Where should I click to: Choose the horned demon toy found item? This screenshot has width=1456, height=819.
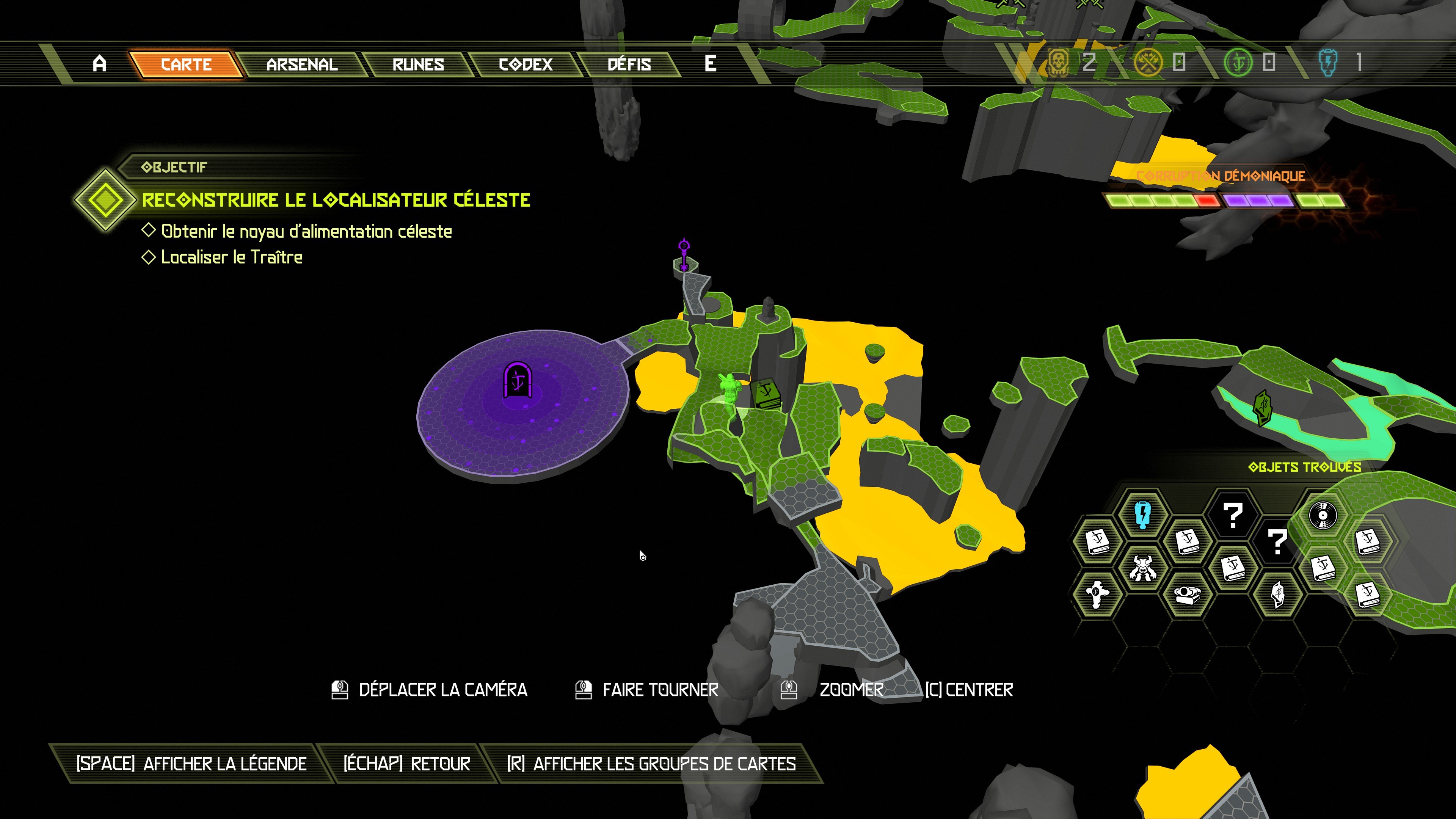coord(1142,568)
